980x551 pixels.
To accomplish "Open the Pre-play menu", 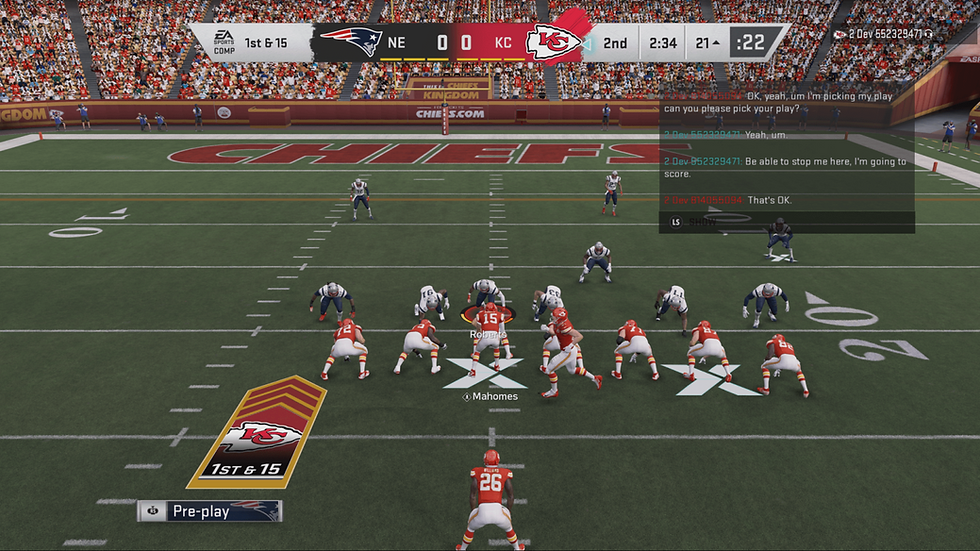I will pyautogui.click(x=209, y=511).
